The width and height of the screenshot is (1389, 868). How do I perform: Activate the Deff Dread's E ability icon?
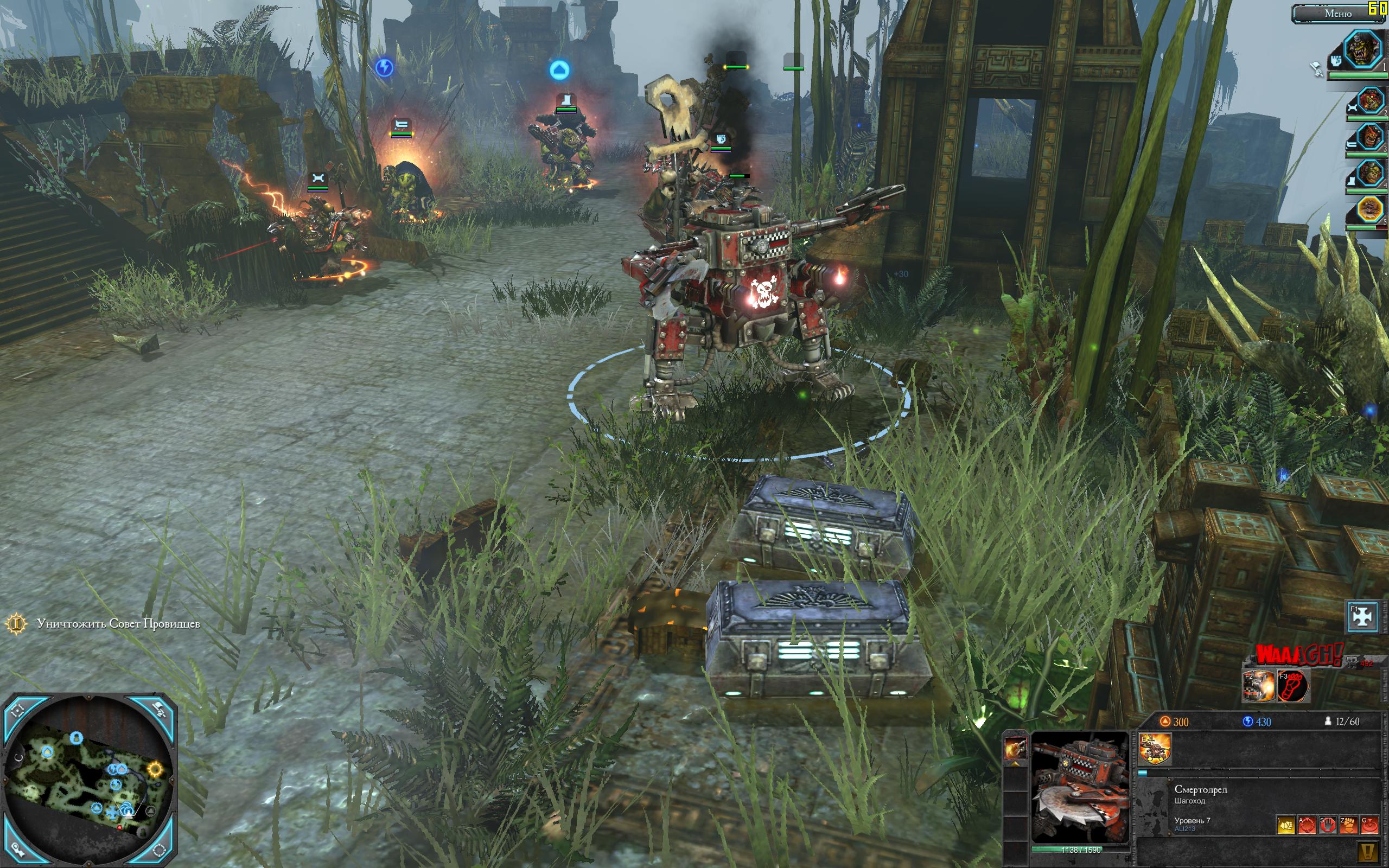1154,749
